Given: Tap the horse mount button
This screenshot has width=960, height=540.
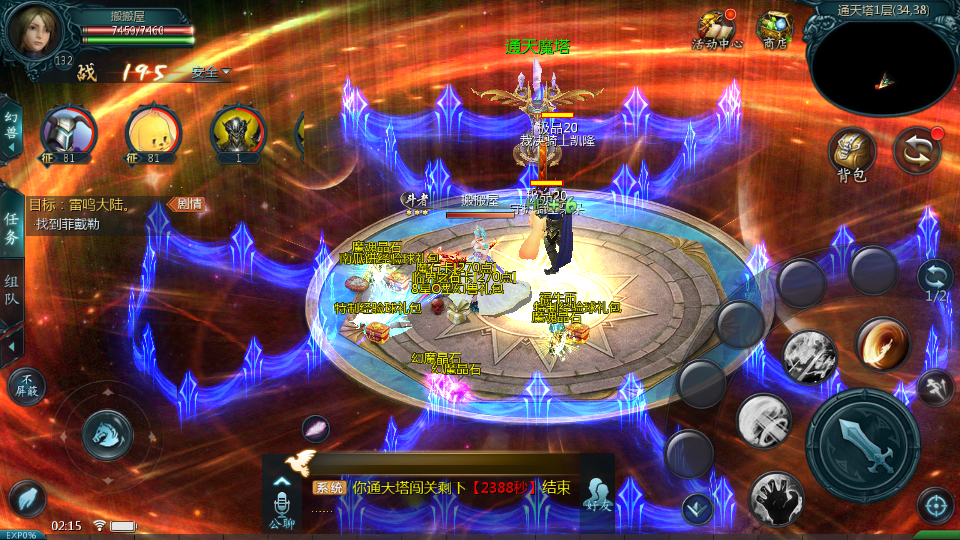Looking at the screenshot, I should (x=107, y=433).
